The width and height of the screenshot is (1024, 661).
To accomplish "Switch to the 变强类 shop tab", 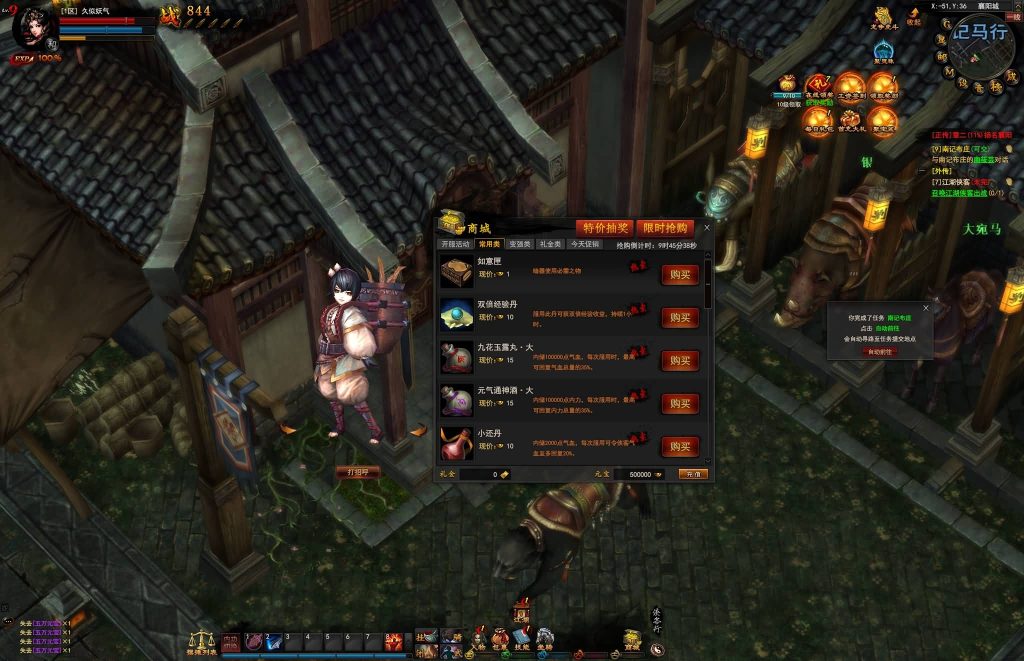I will coord(520,244).
